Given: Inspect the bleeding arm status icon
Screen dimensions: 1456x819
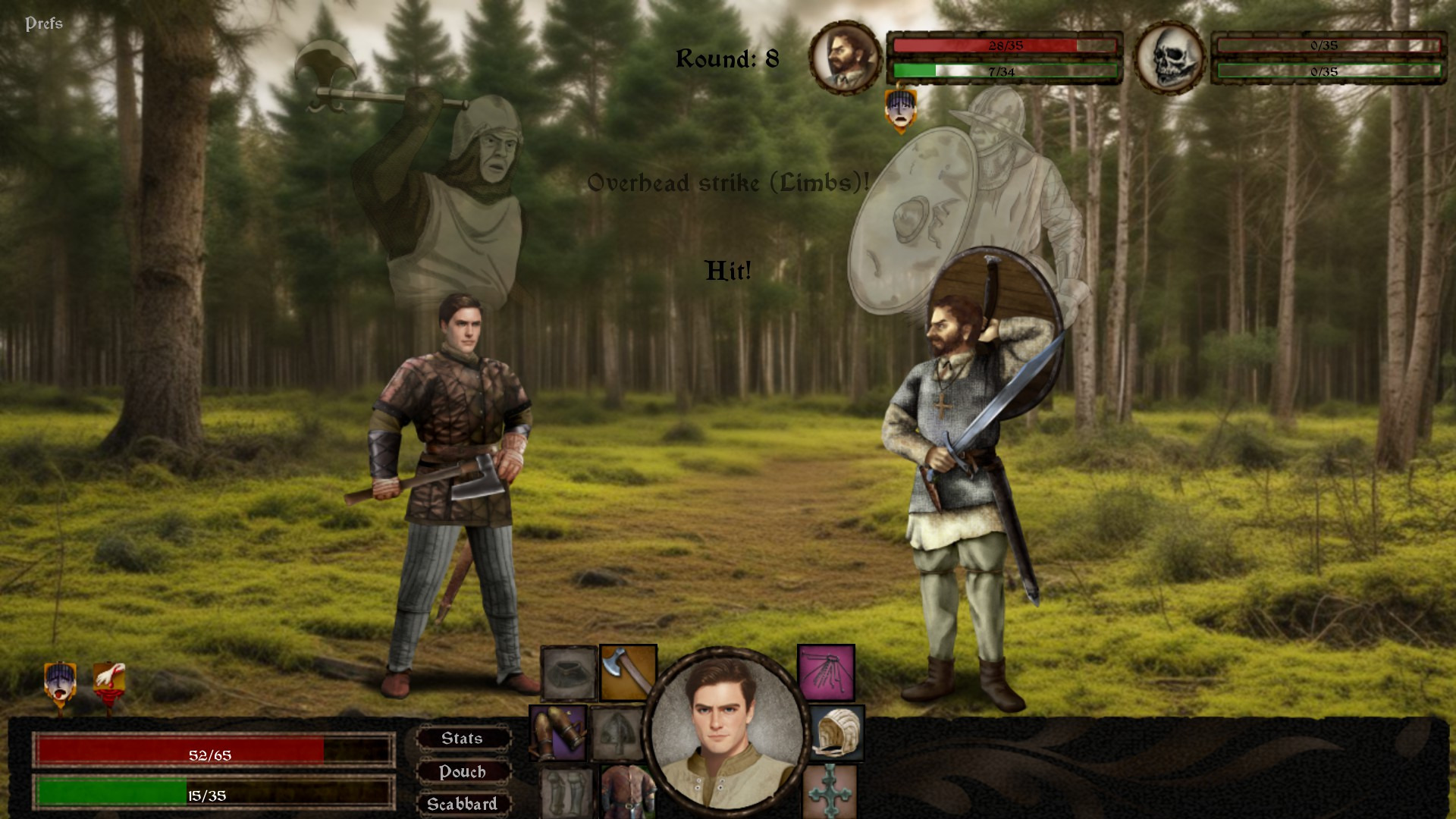Looking at the screenshot, I should point(108,686).
